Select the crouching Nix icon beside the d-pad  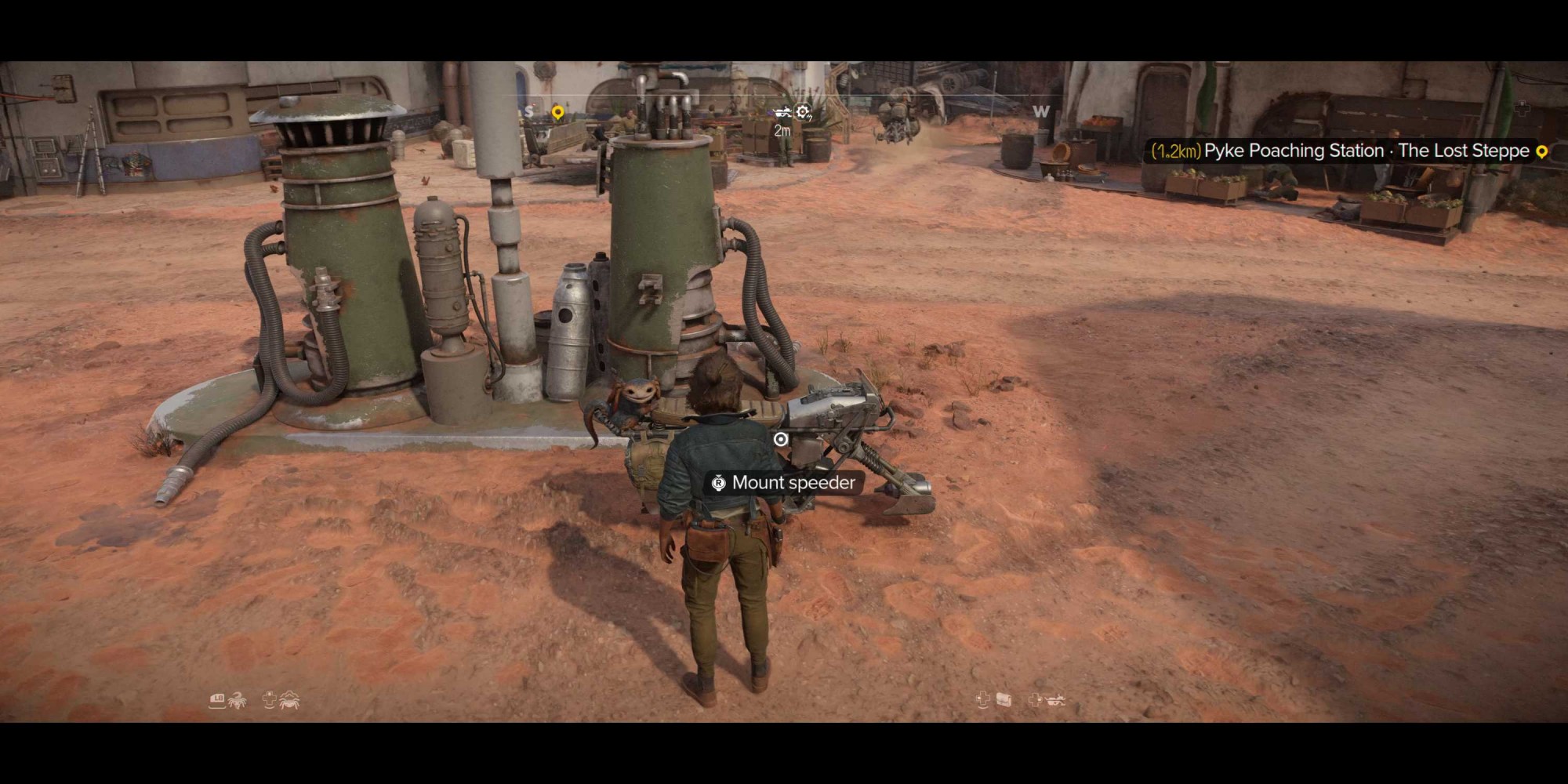(x=290, y=700)
